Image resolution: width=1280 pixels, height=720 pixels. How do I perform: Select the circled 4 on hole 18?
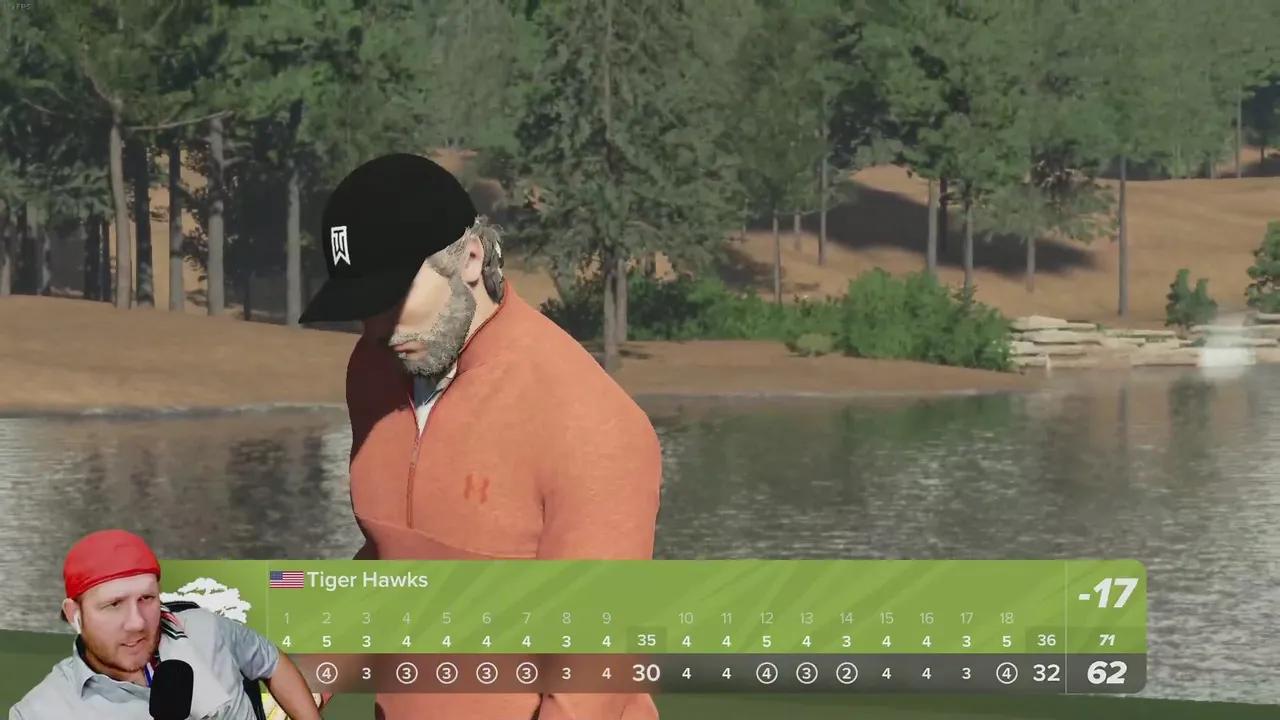(x=1006, y=673)
